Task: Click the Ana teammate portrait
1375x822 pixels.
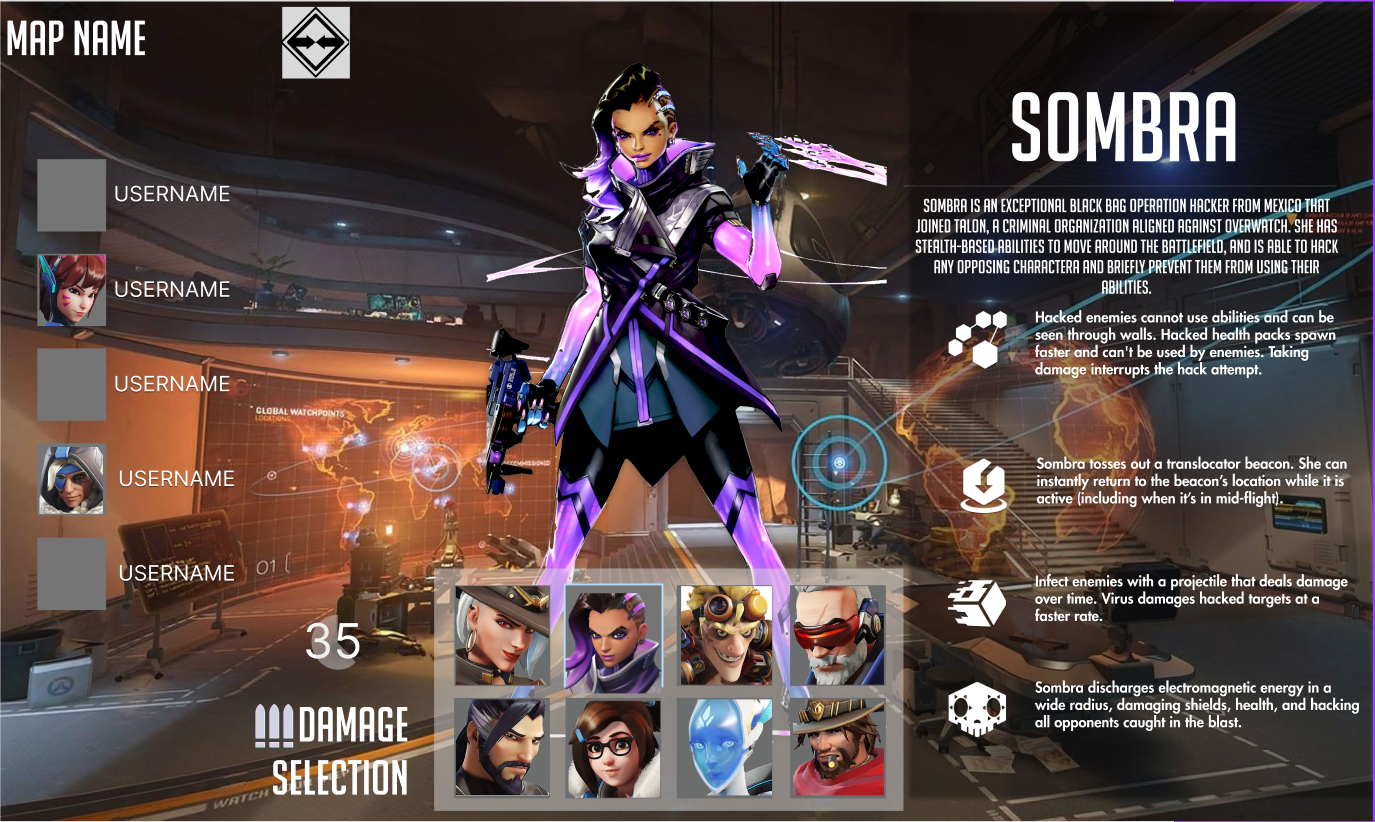Action: tap(72, 479)
